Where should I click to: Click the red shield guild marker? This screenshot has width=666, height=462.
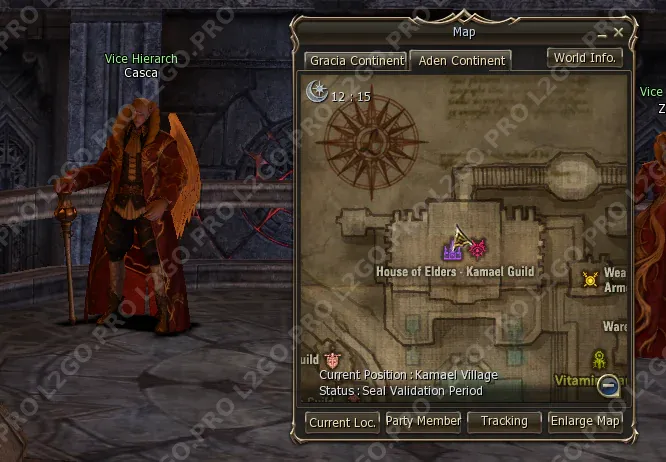(333, 360)
